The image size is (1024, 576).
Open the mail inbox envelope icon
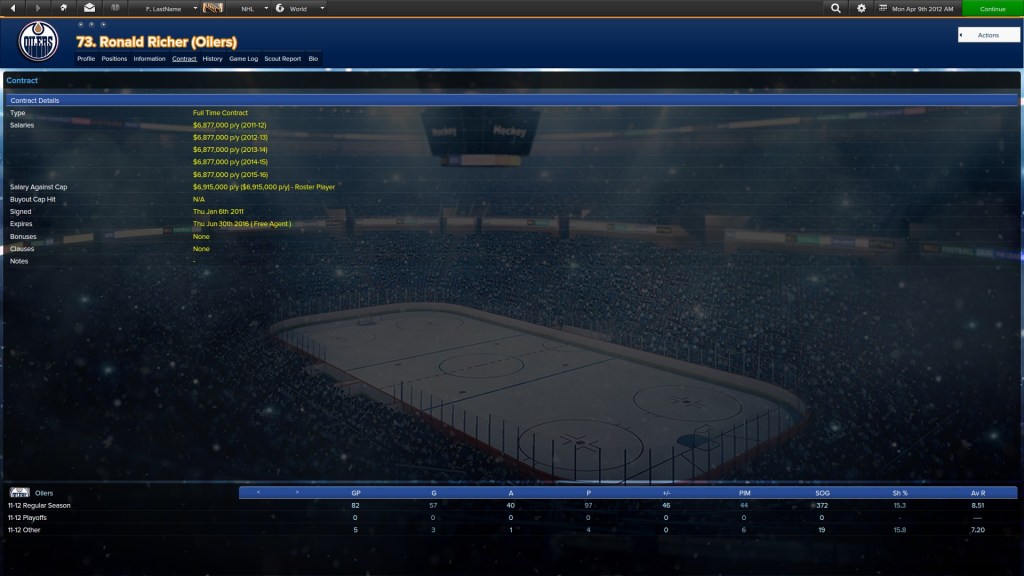point(89,8)
